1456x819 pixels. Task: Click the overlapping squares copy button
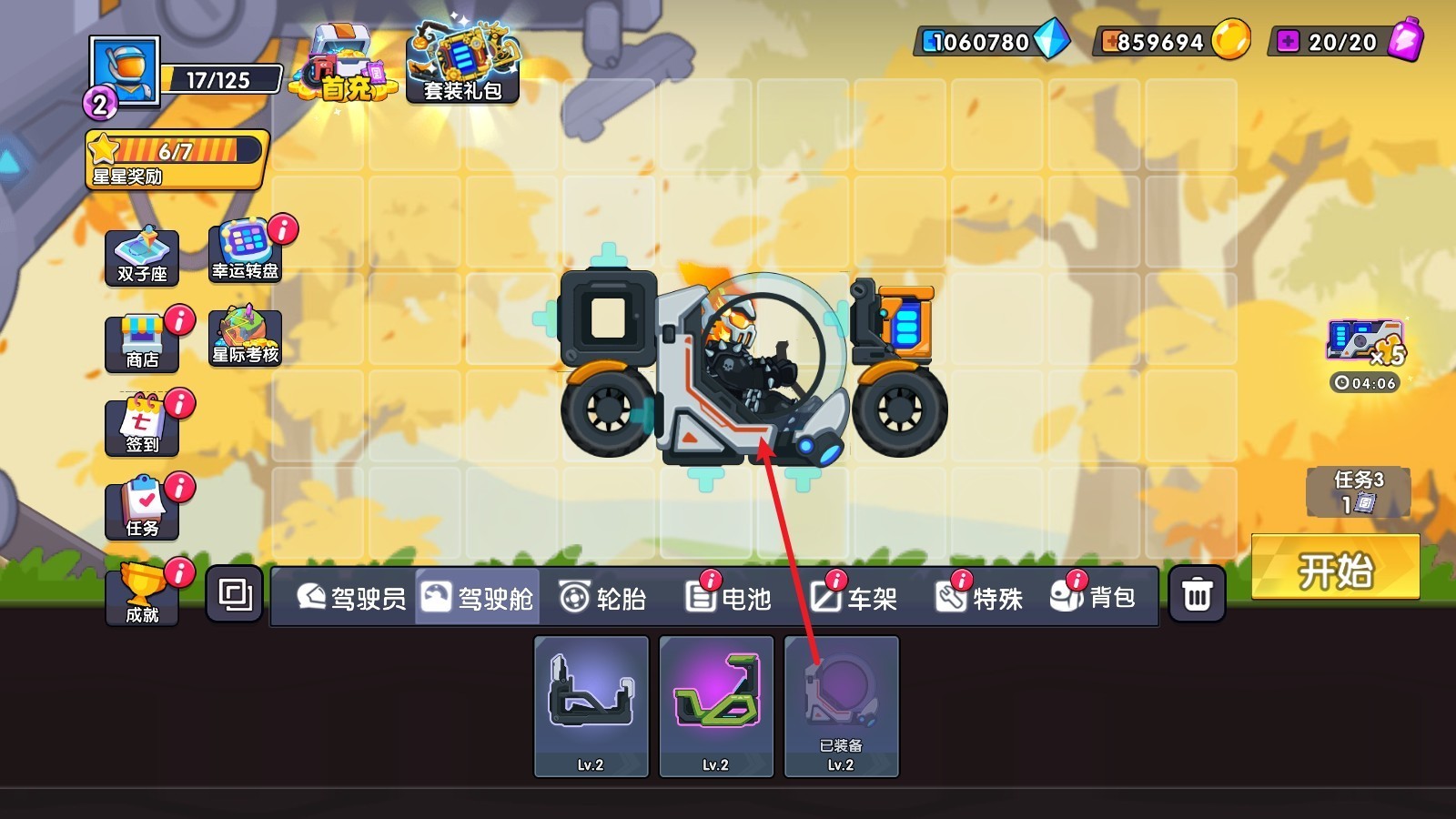click(235, 595)
